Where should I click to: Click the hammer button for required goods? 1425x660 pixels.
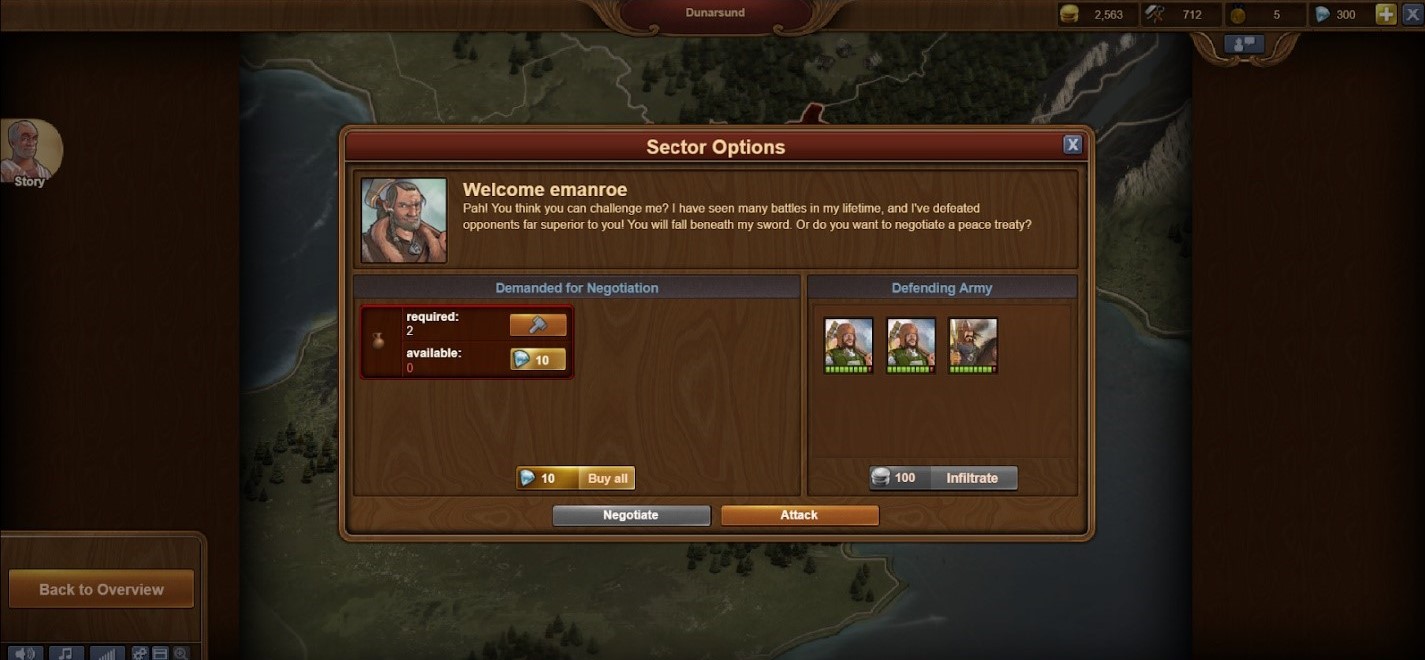point(538,325)
